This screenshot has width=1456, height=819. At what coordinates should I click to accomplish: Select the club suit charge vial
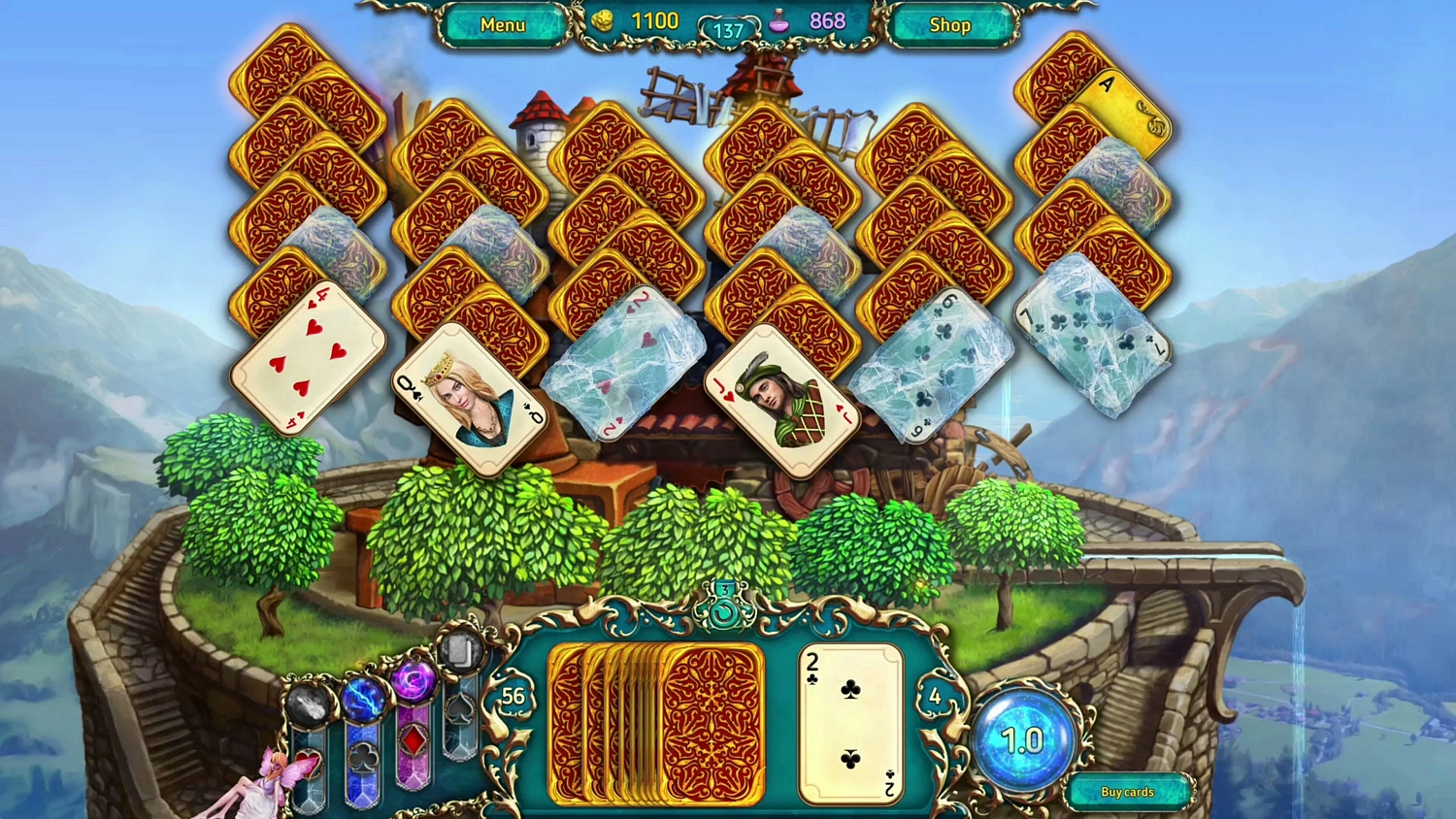tap(363, 759)
